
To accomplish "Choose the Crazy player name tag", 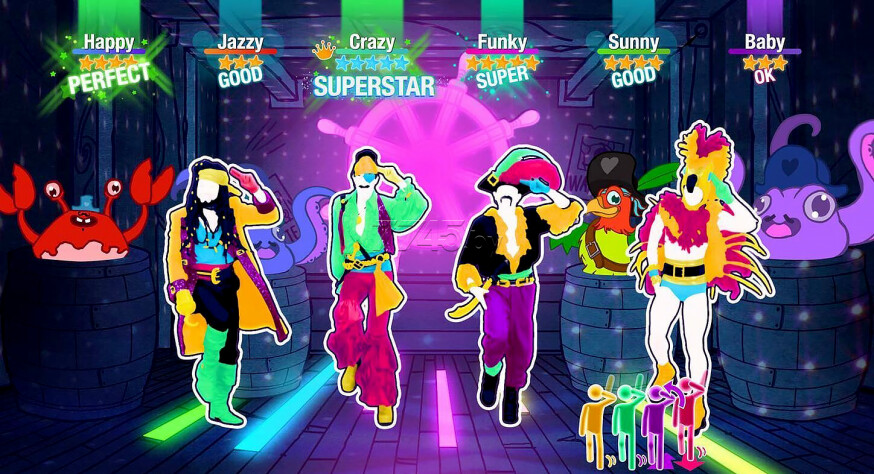I will coord(372,42).
